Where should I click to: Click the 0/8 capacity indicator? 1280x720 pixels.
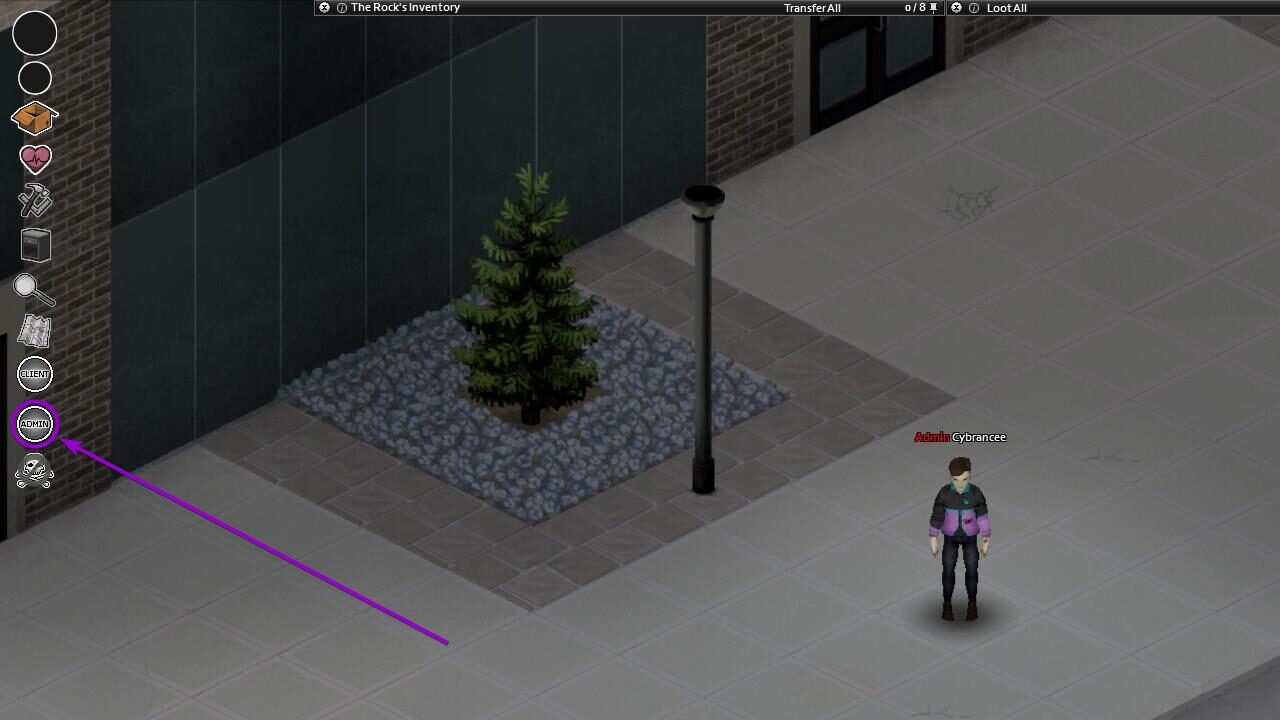click(913, 7)
